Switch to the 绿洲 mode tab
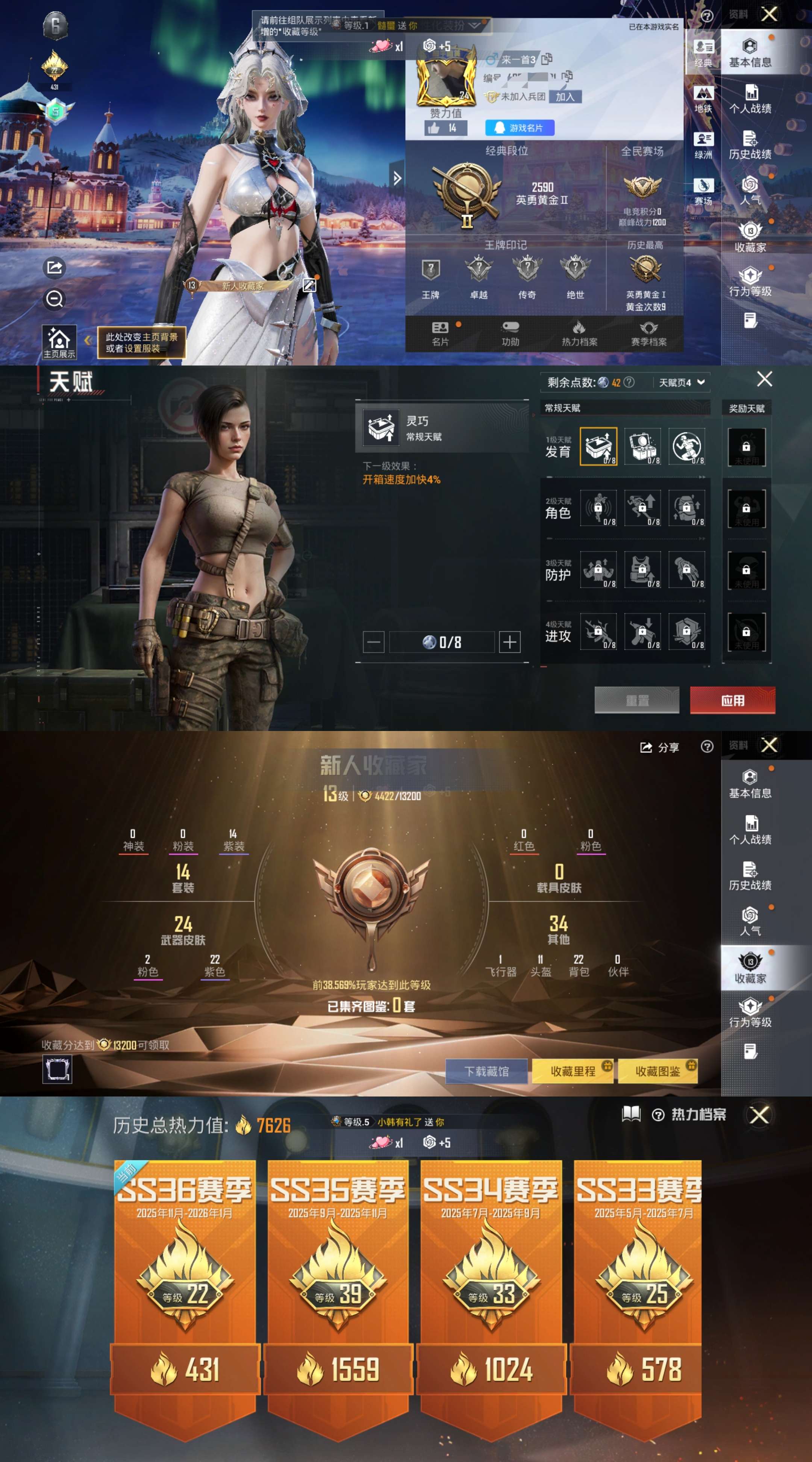Screen dimensions: 812x1462 tap(703, 145)
